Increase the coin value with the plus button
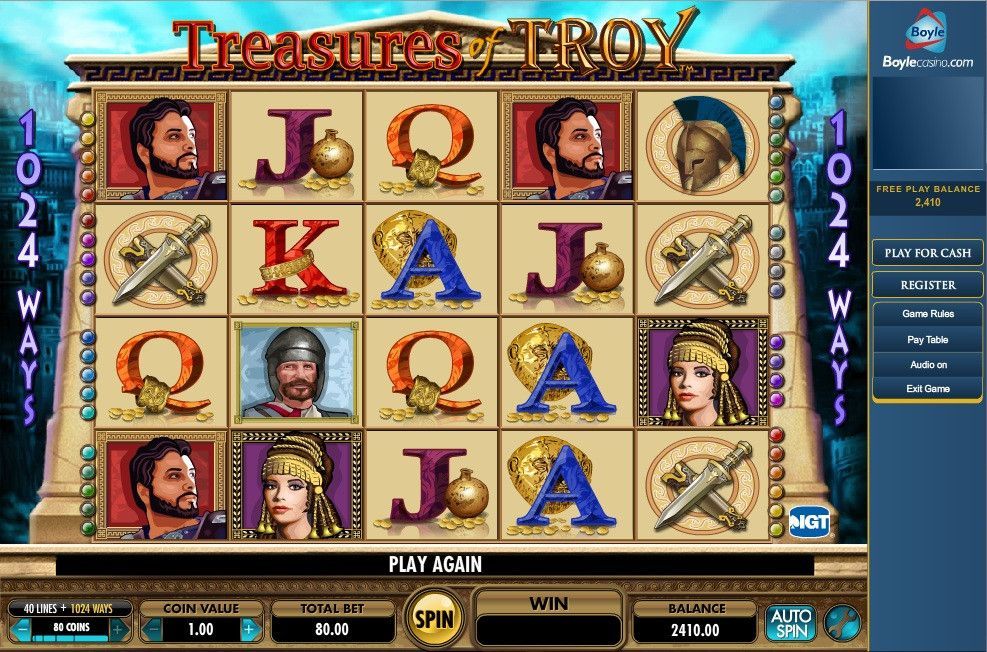987x652 pixels. click(x=249, y=630)
